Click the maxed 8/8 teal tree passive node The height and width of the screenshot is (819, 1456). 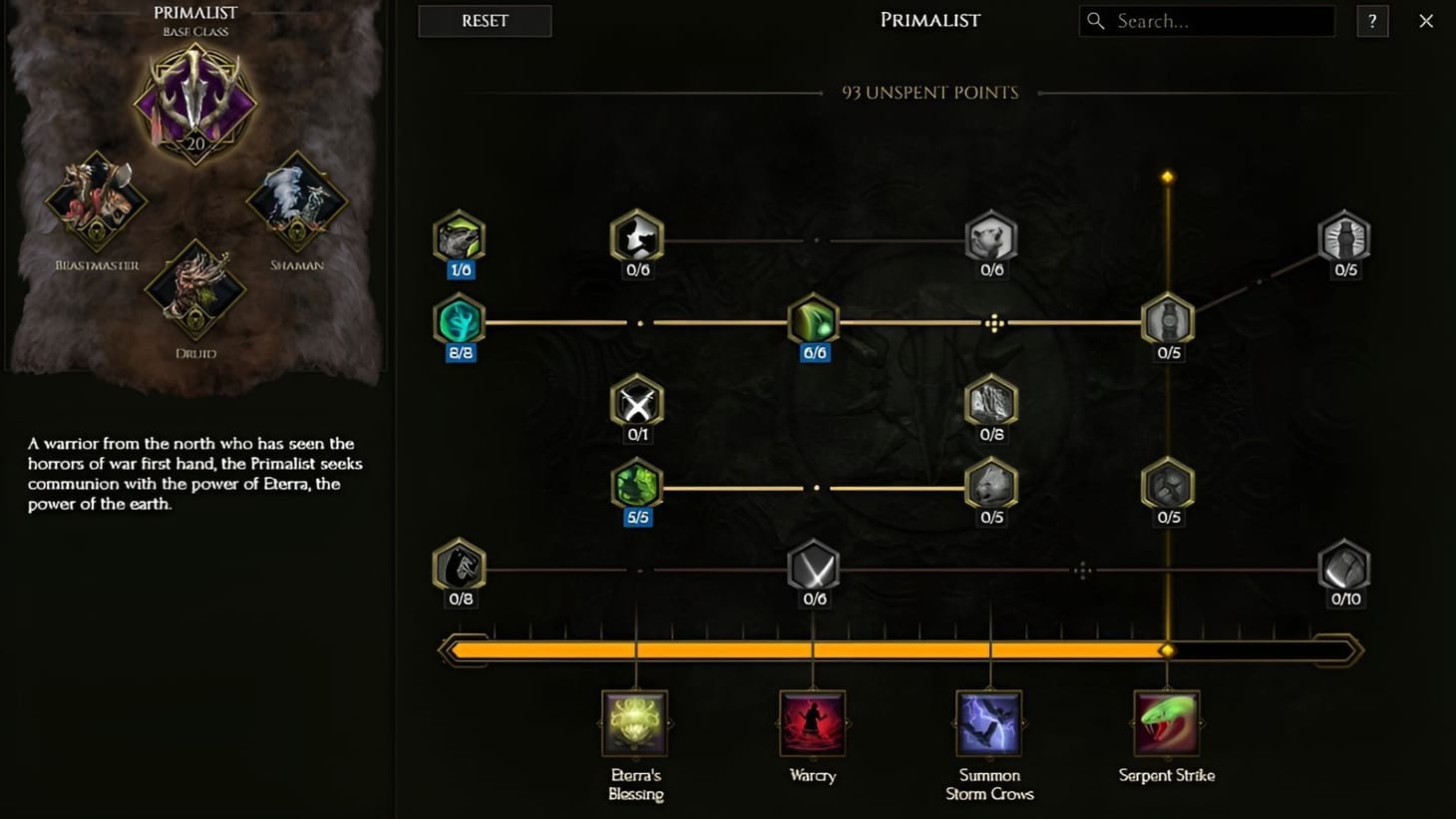point(459,322)
